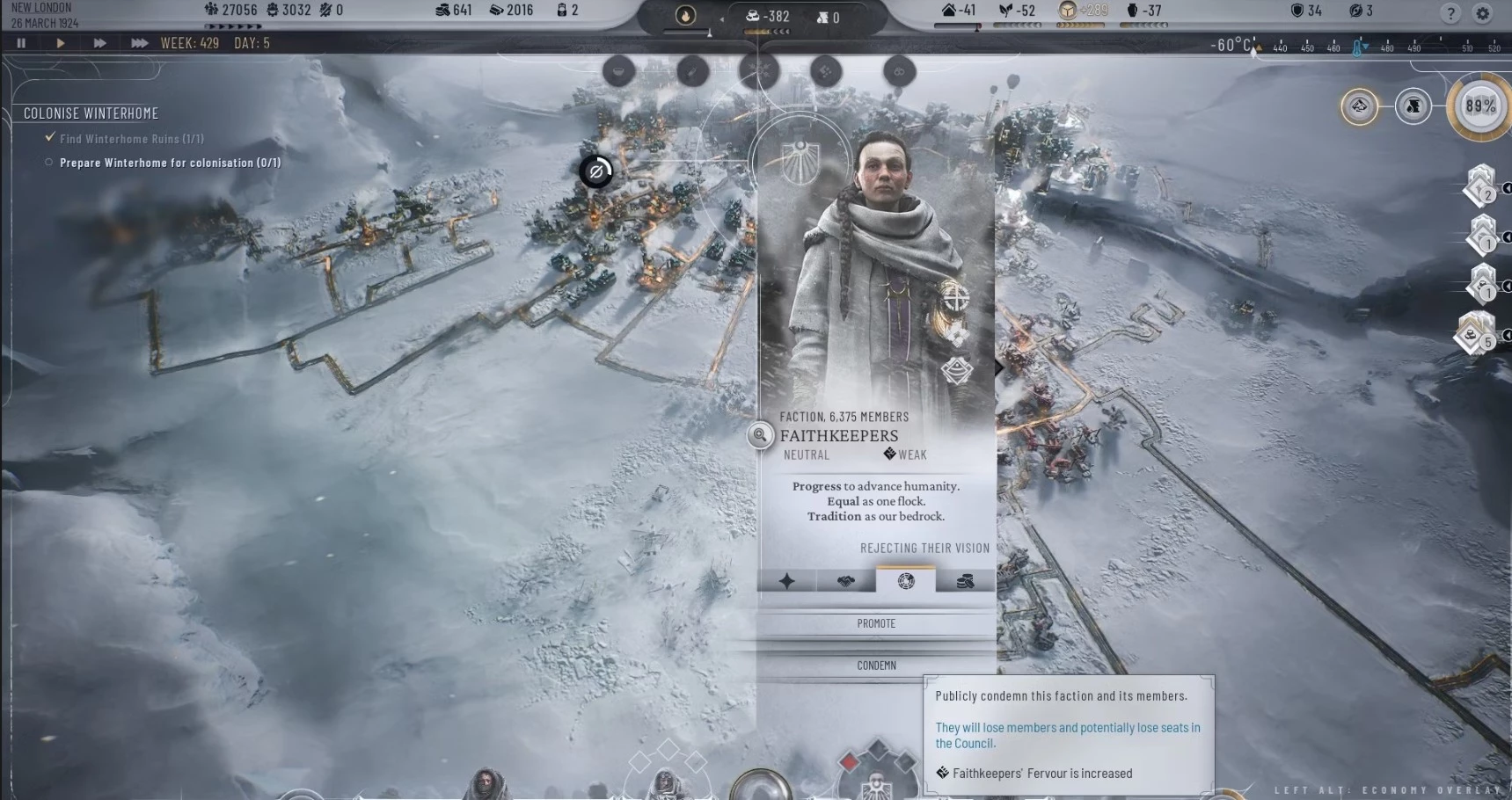The width and height of the screenshot is (1512, 800).
Task: Promote the Faithkeepers faction
Action: [876, 623]
